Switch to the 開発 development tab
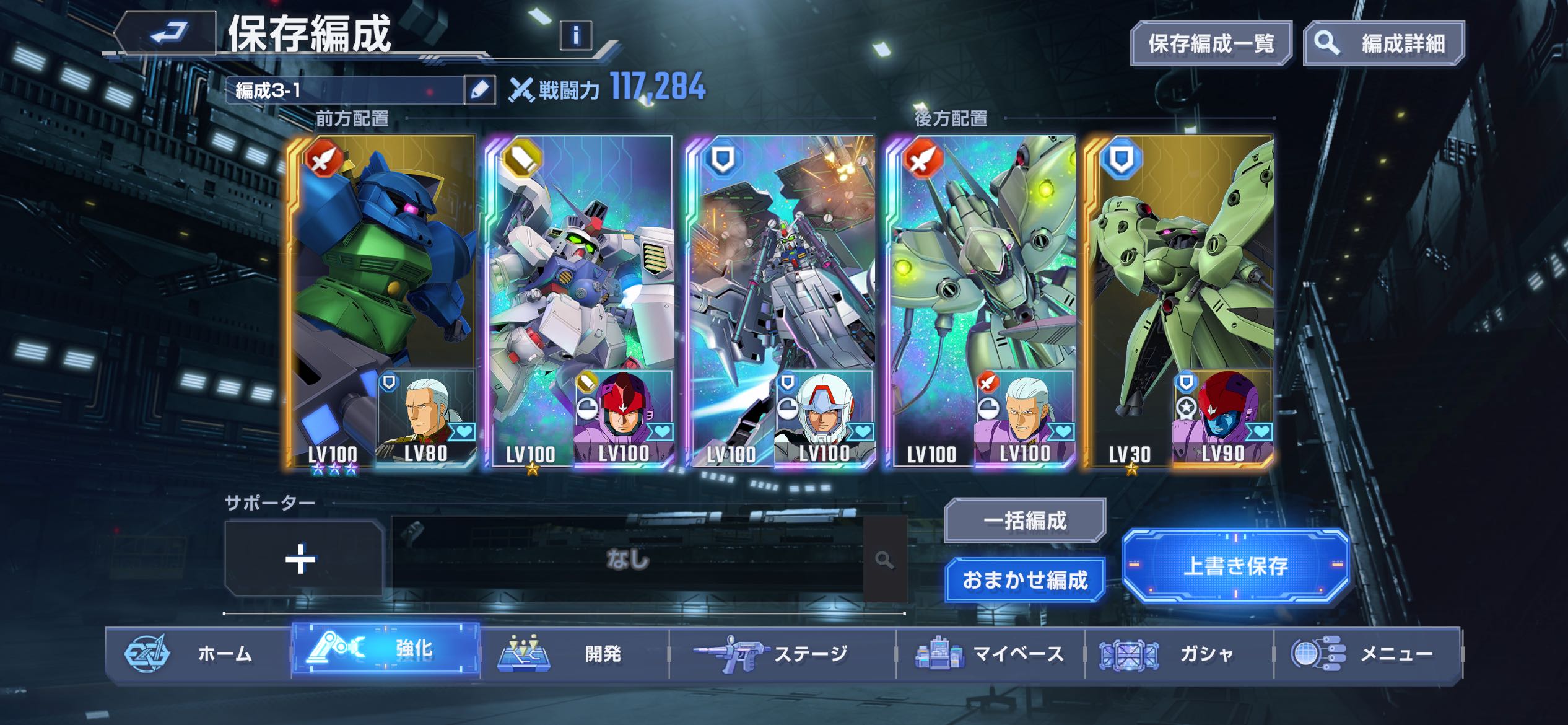 click(575, 653)
